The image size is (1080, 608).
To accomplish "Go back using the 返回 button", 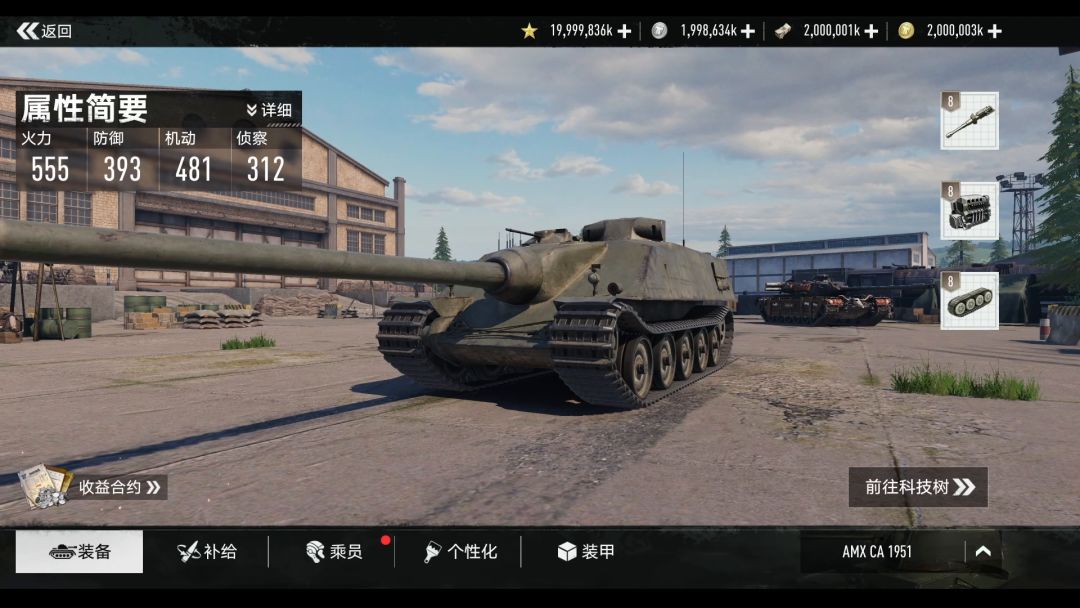I will click(44, 31).
